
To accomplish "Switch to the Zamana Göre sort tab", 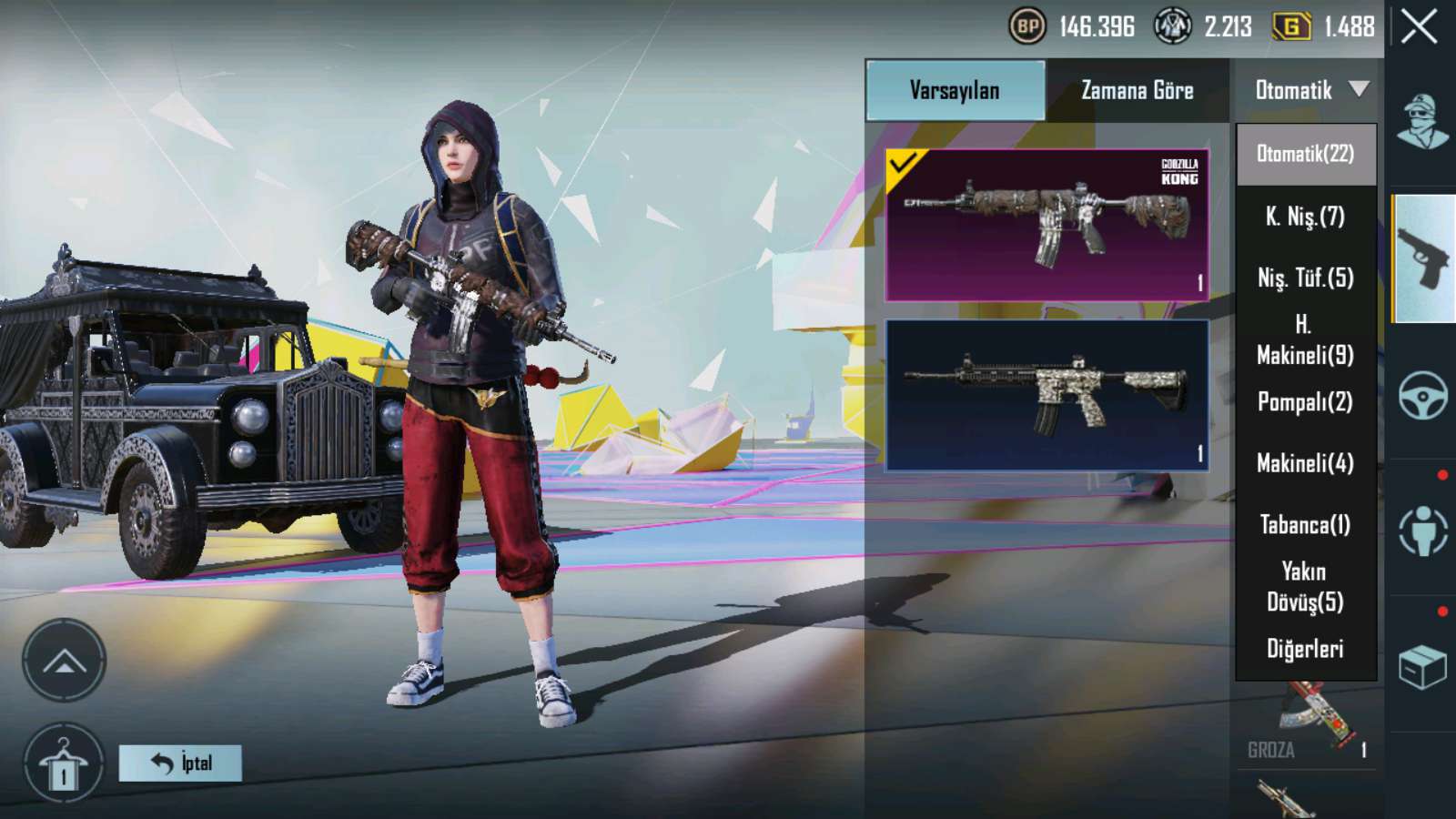I will click(1137, 90).
